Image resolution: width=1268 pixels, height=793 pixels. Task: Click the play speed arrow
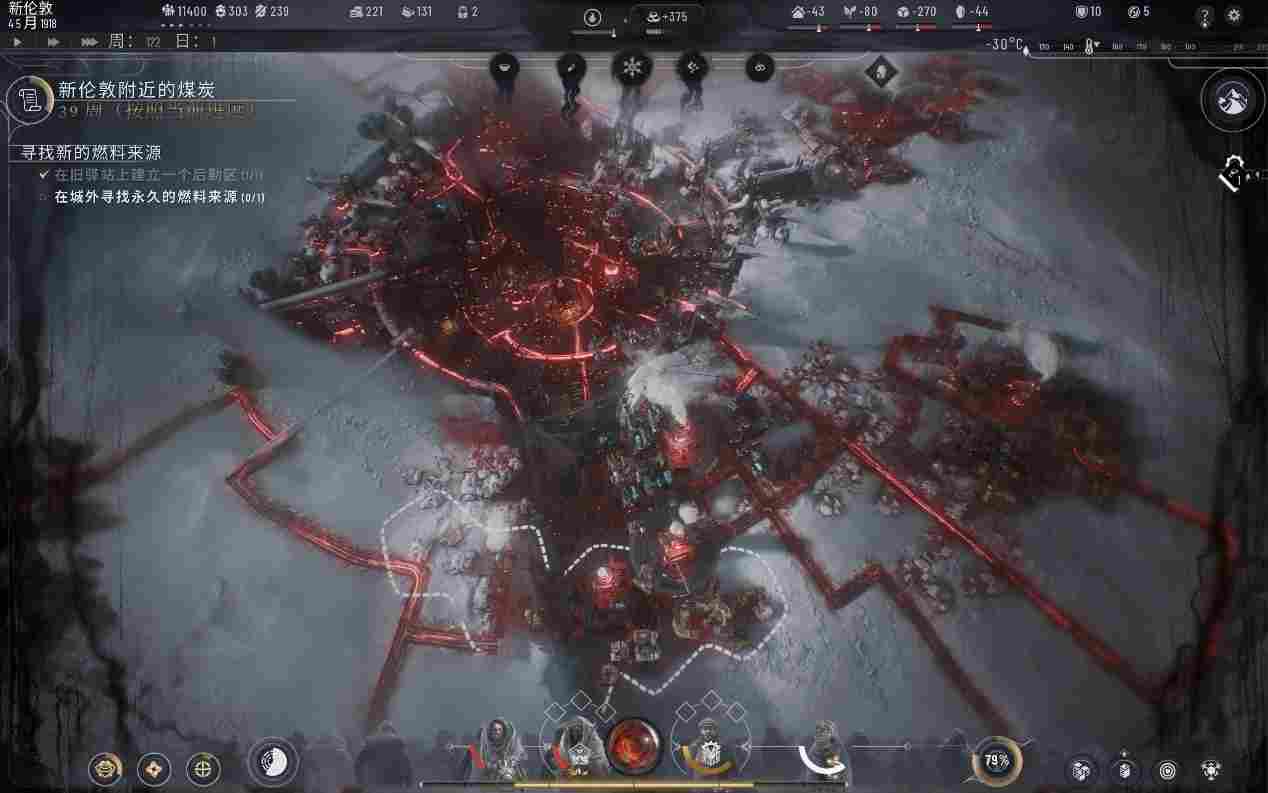pos(18,42)
